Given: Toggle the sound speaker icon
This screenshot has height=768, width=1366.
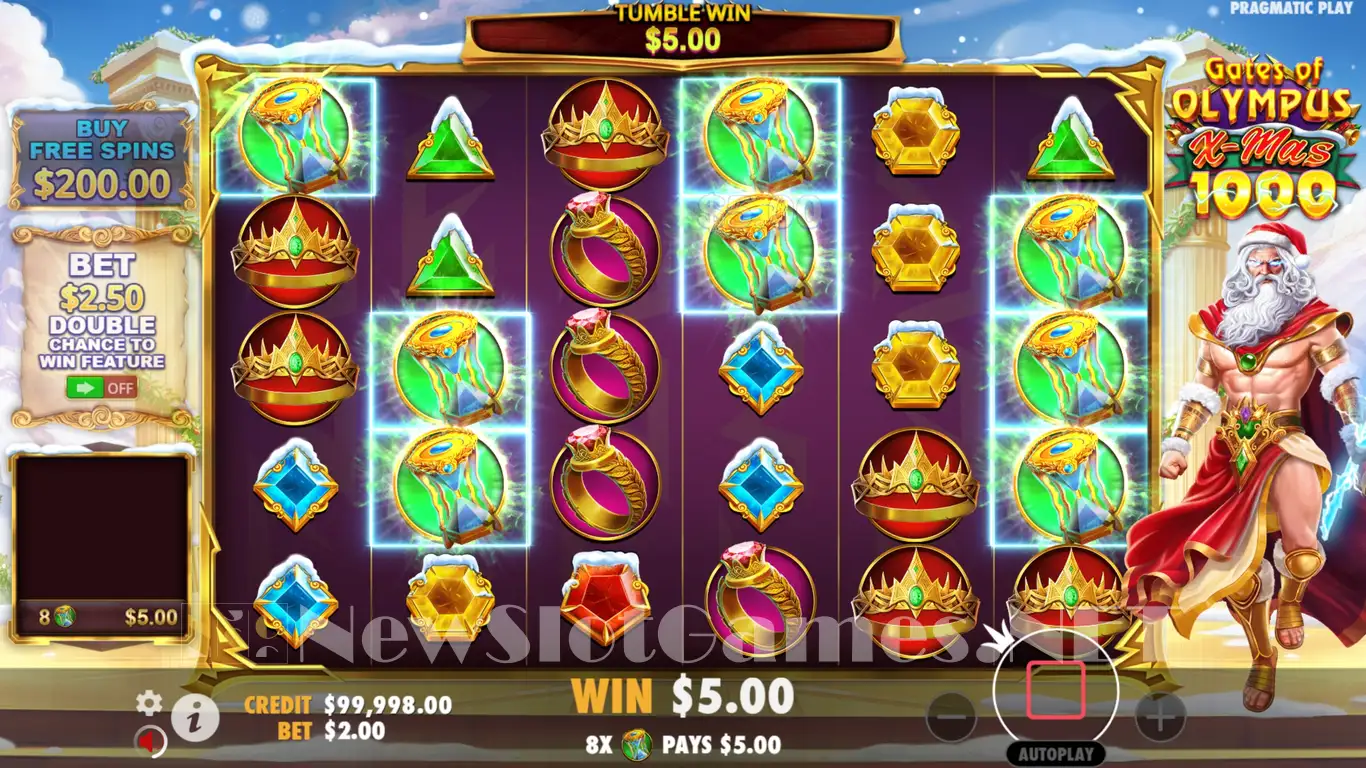Looking at the screenshot, I should click(x=150, y=741).
